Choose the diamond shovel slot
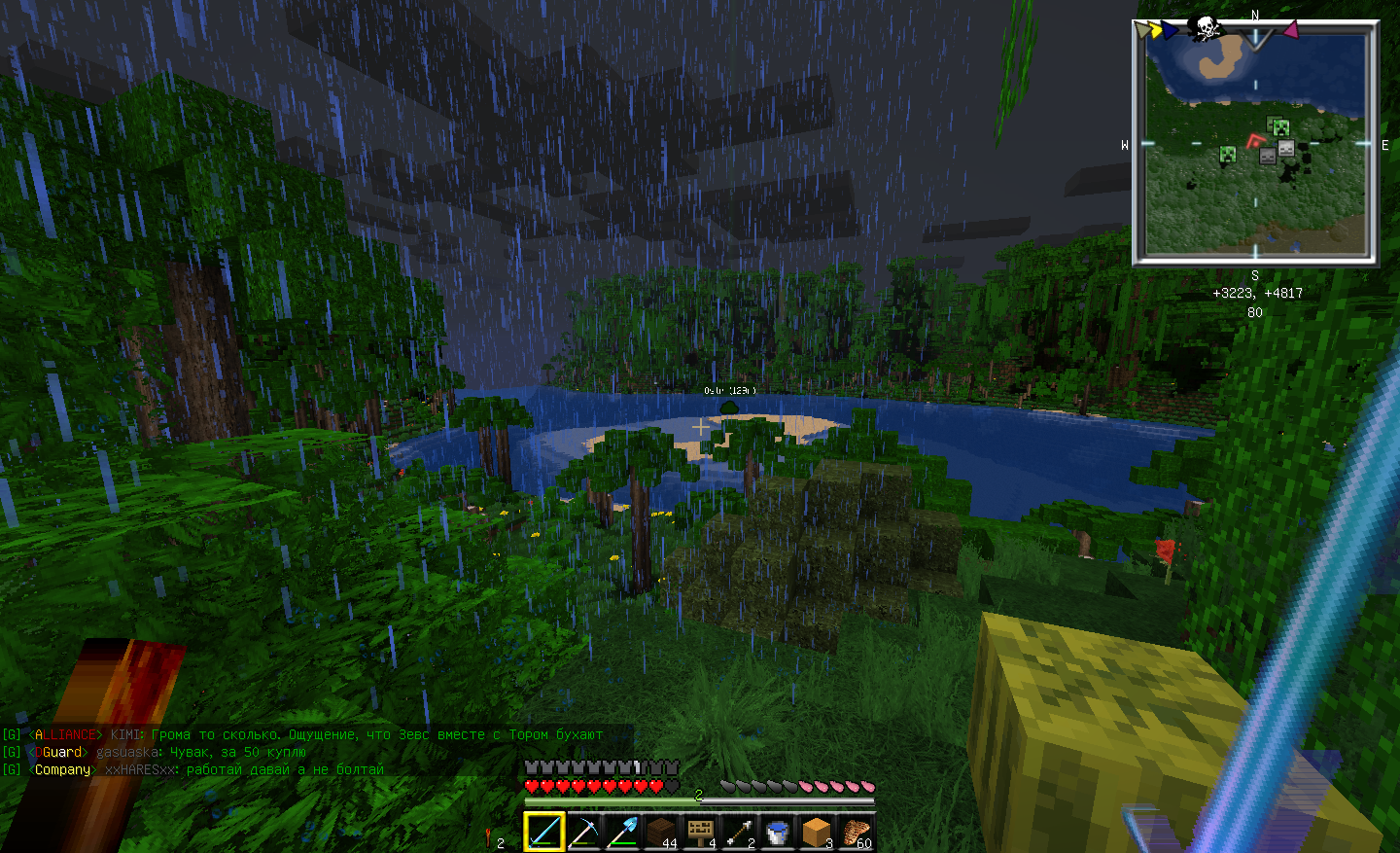Viewport: 1400px width, 853px height. (622, 832)
